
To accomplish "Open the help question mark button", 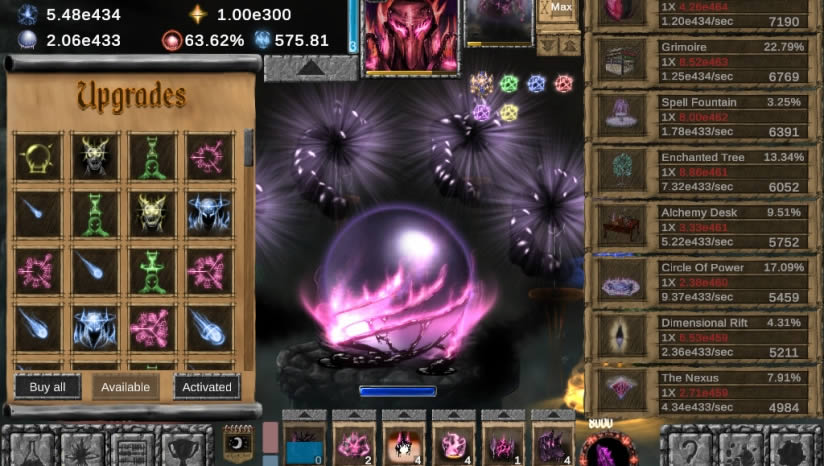I will coord(690,448).
